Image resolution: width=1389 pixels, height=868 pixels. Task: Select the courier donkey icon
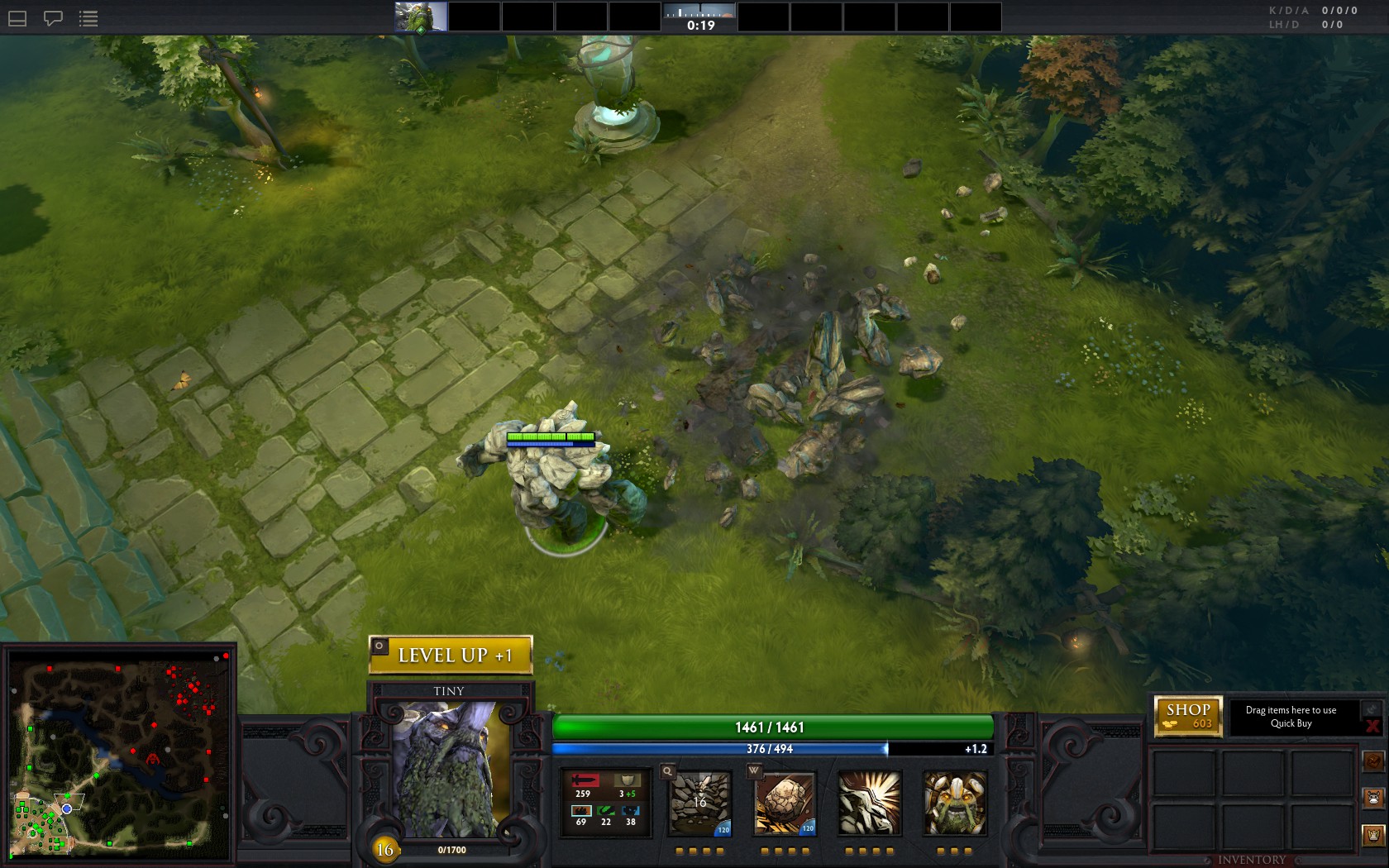point(1373,799)
